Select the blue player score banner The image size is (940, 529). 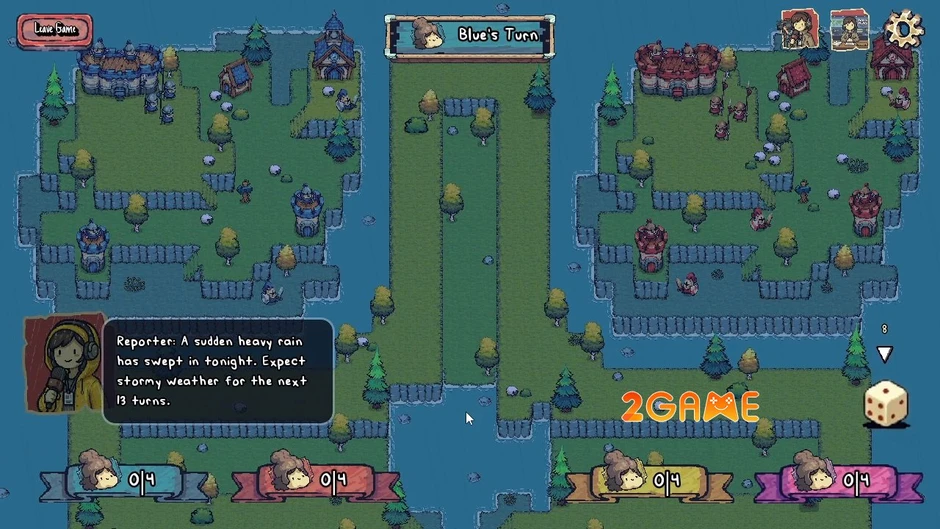pyautogui.click(x=124, y=482)
